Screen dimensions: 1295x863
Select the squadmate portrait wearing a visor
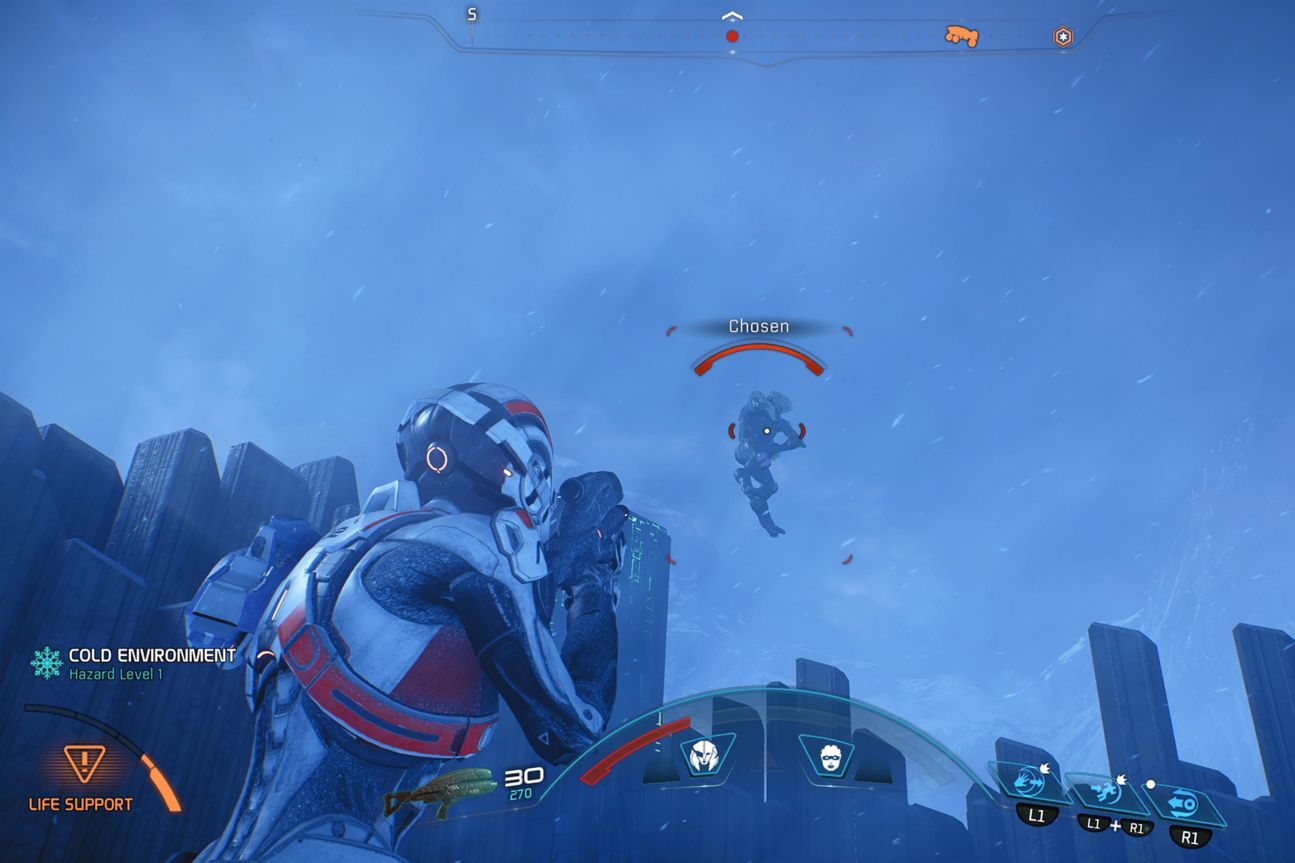(827, 755)
